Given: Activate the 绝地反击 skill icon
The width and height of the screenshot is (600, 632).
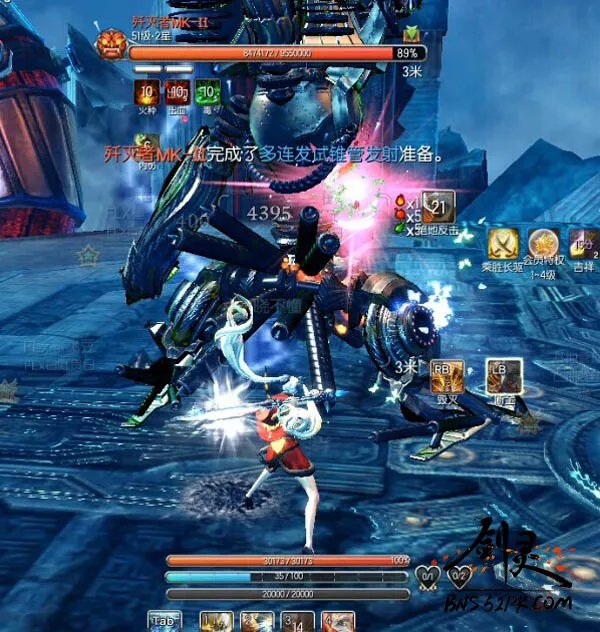Looking at the screenshot, I should (x=436, y=206).
